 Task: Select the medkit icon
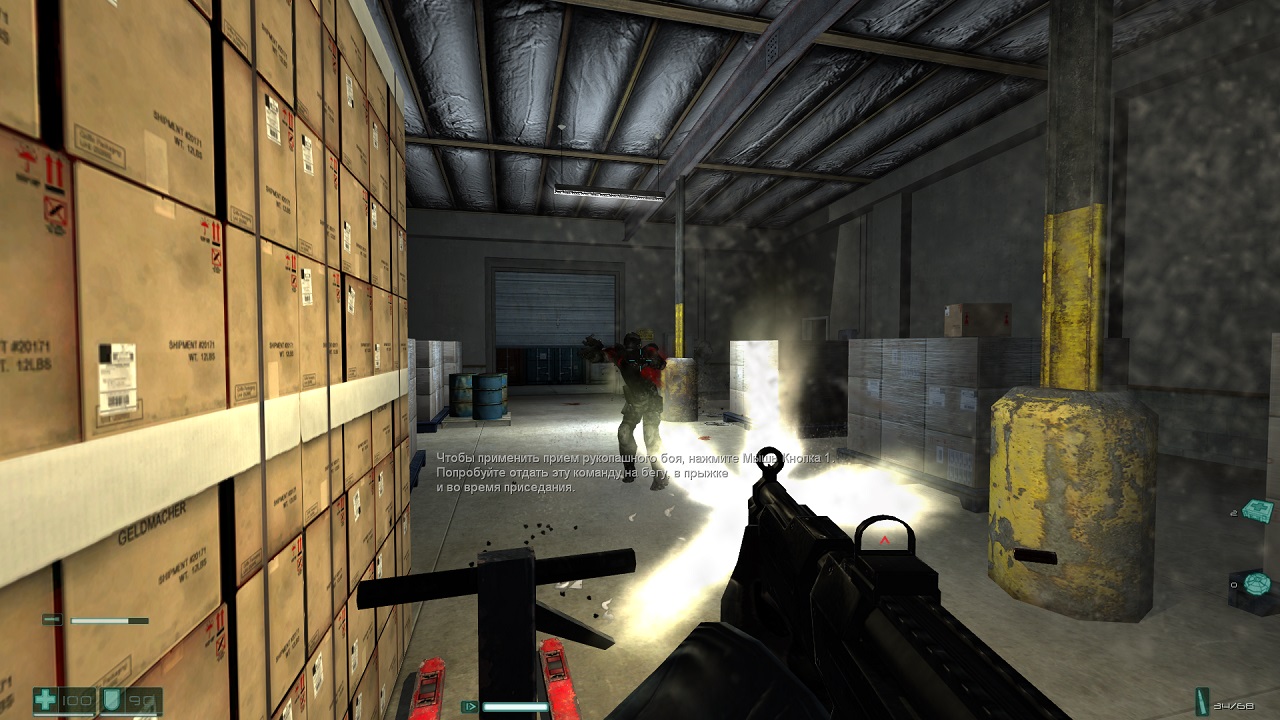coord(1259,511)
